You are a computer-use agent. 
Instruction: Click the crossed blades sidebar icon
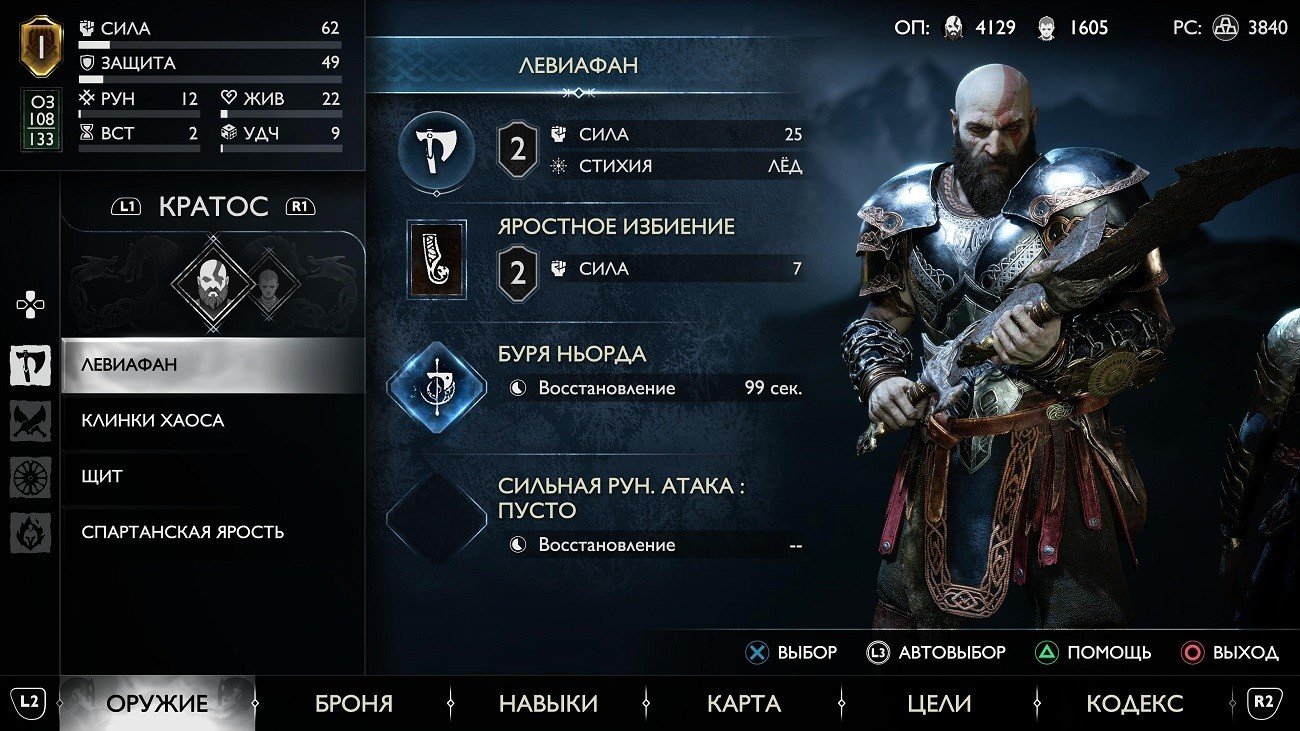click(31, 421)
